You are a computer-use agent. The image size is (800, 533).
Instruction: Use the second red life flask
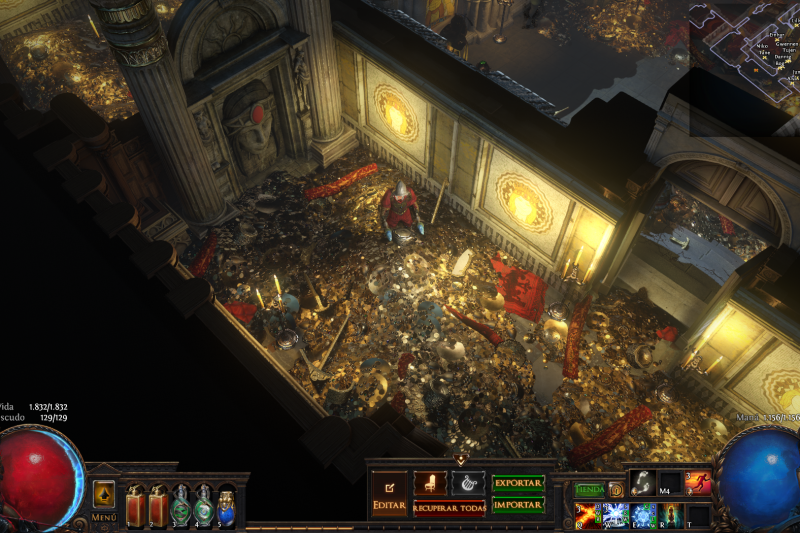pyautogui.click(x=158, y=503)
